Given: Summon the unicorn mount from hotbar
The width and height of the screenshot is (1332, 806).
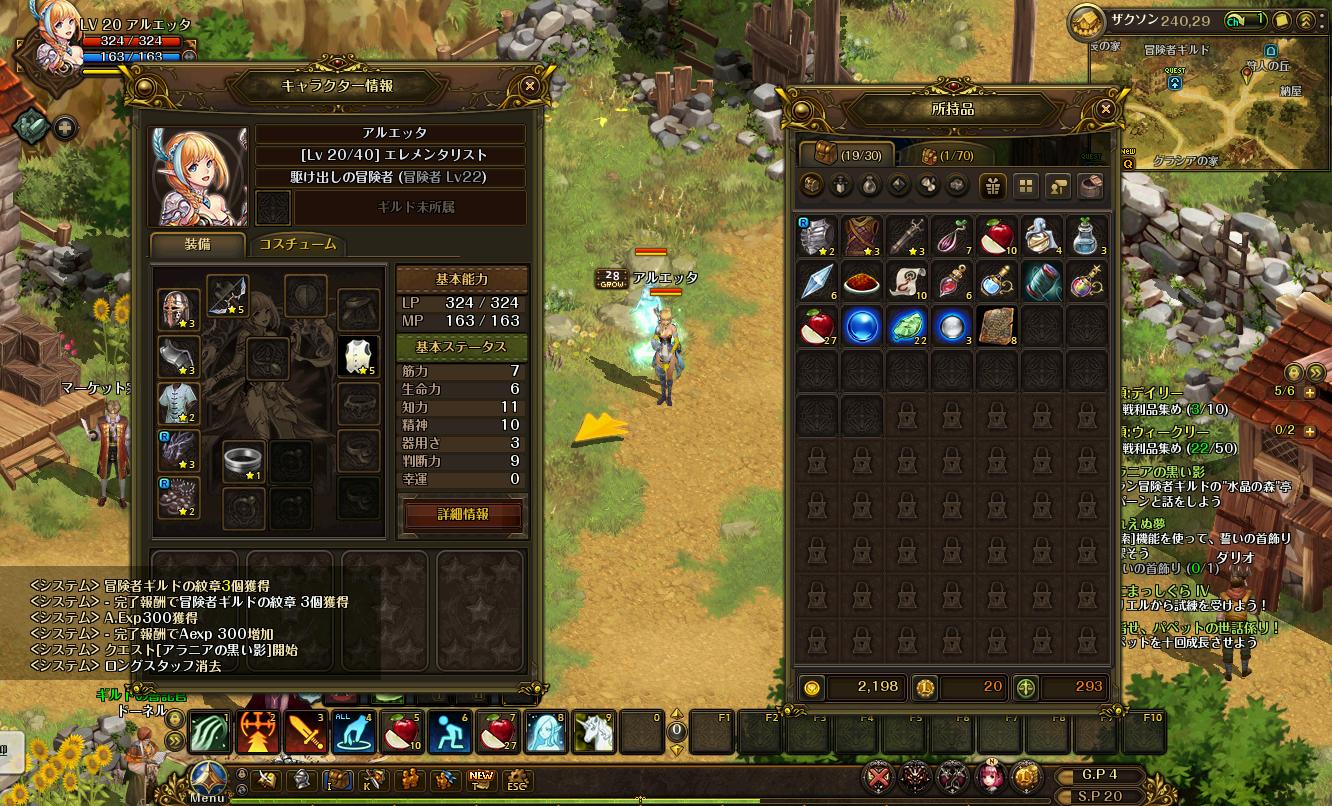Looking at the screenshot, I should 592,732.
